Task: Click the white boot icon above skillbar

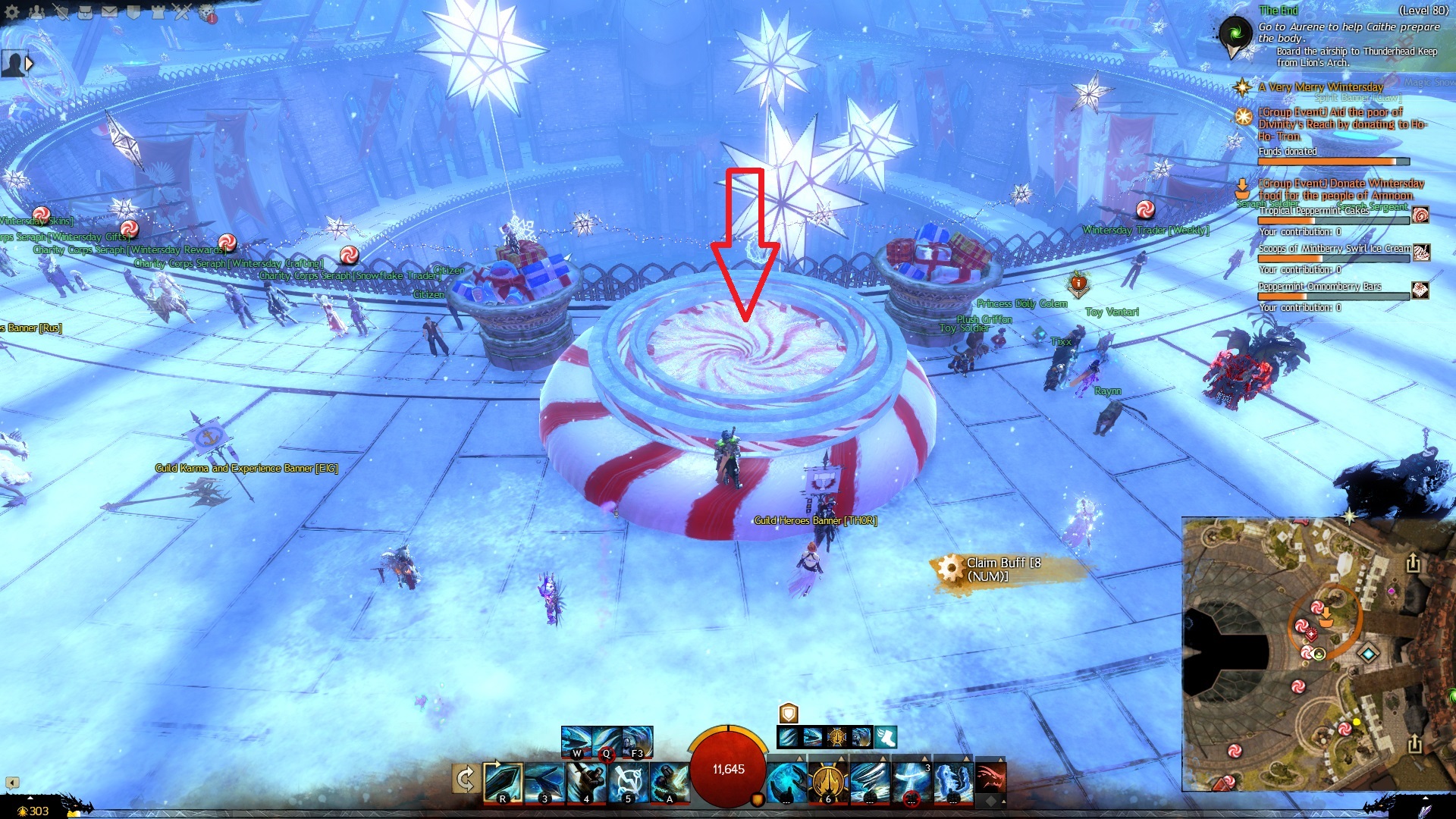Action: pyautogui.click(x=885, y=737)
